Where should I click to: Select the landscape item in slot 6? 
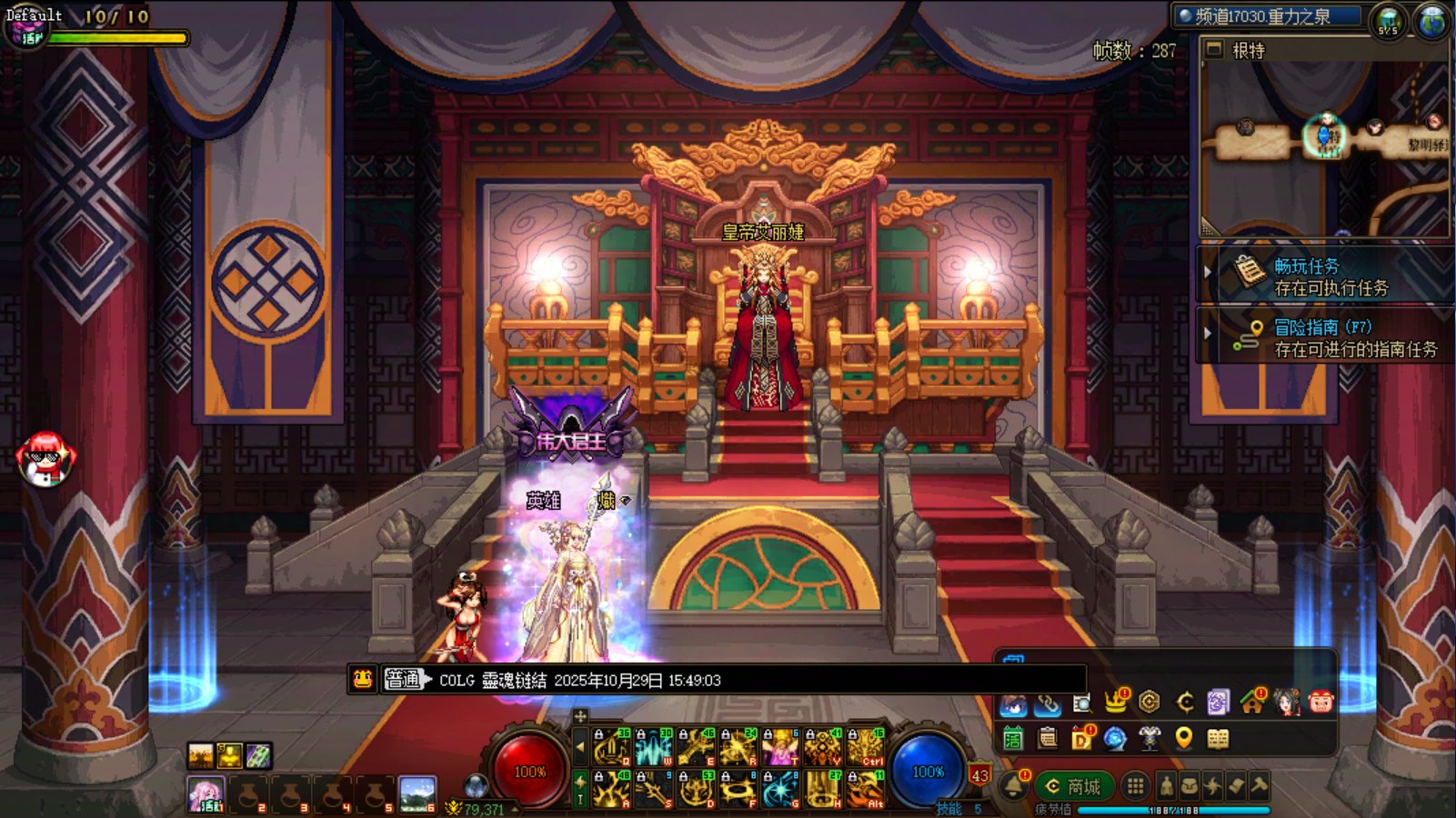pos(417,793)
